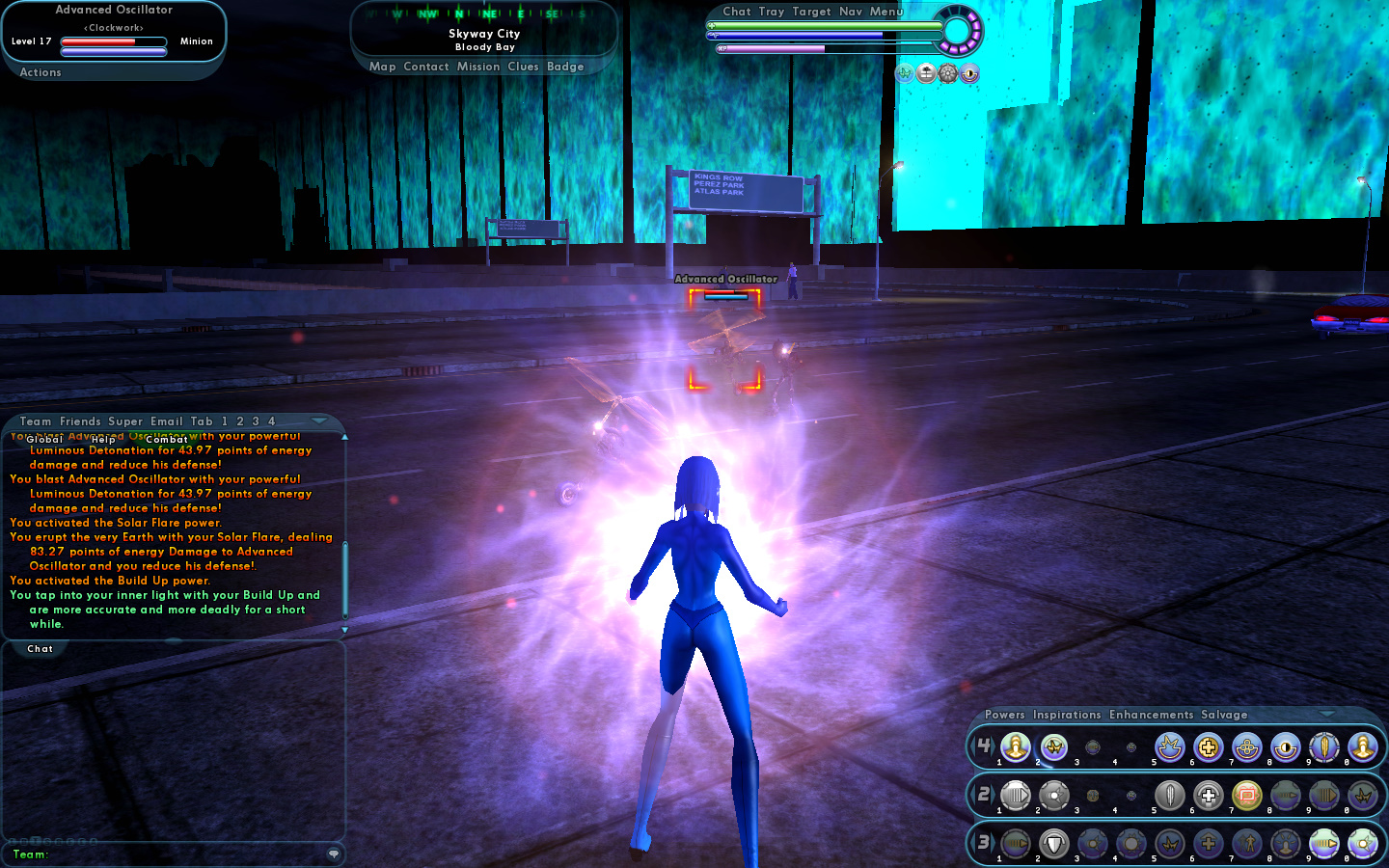Open the Powers list
The width and height of the screenshot is (1389, 868).
(1005, 715)
